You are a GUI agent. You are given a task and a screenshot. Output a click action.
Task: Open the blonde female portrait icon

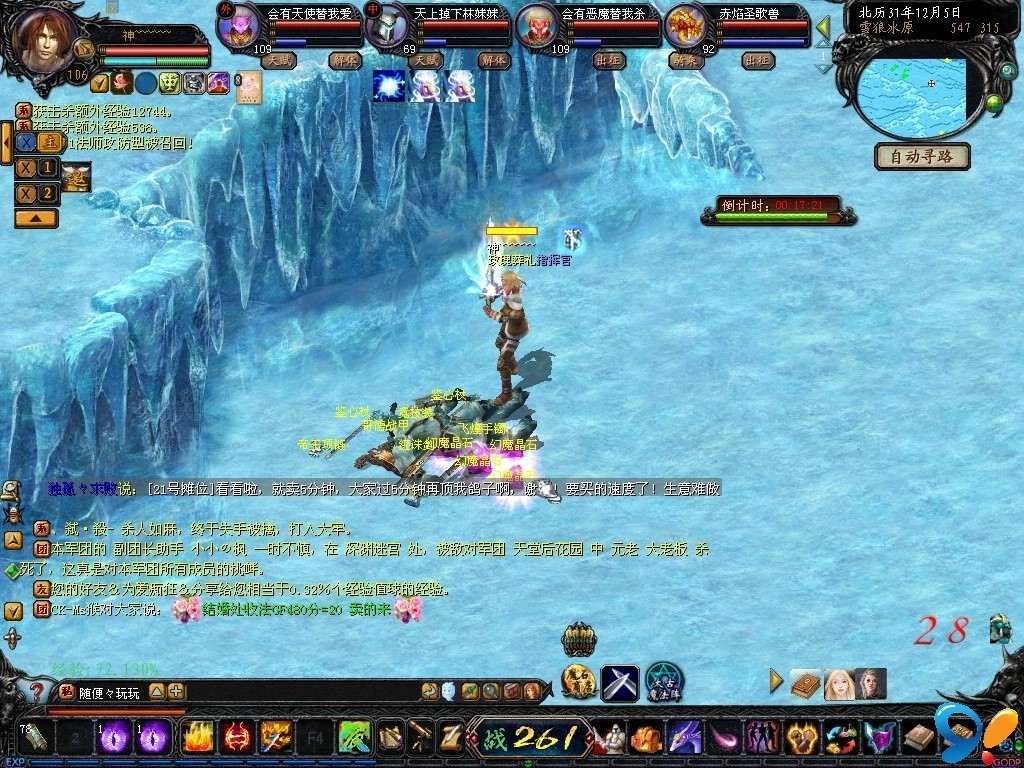[x=838, y=684]
